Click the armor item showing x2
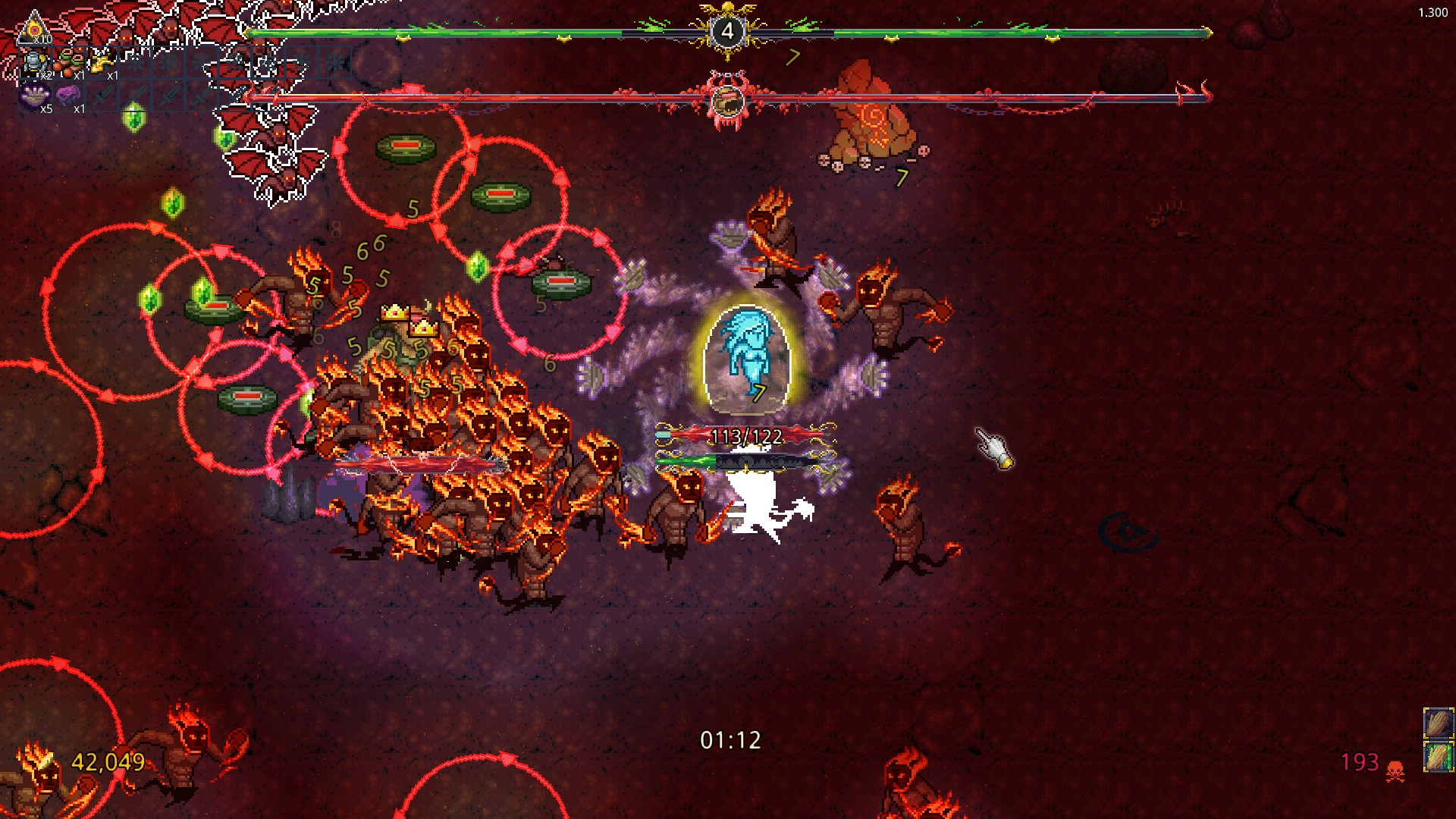 click(35, 63)
